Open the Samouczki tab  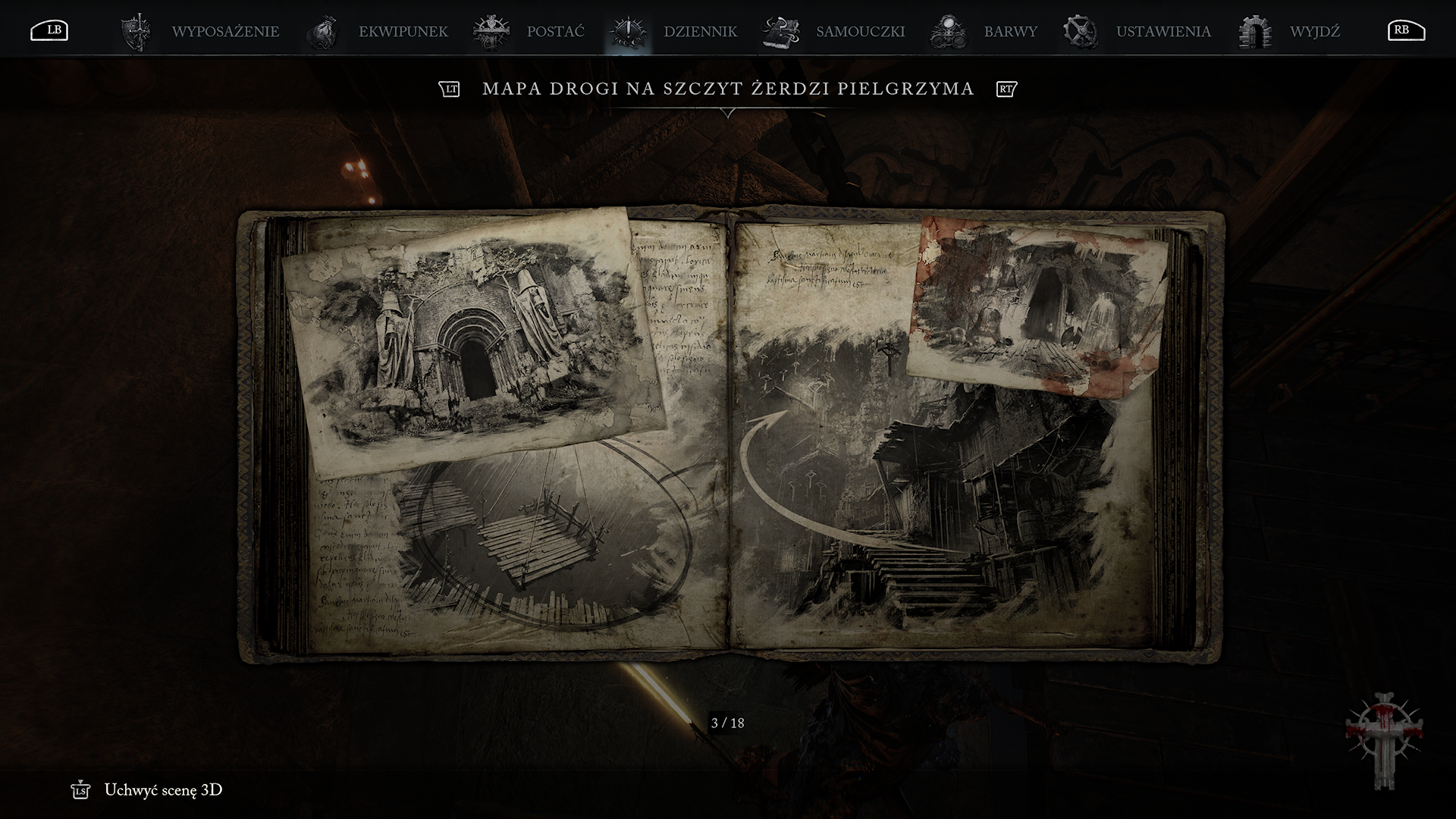[860, 32]
